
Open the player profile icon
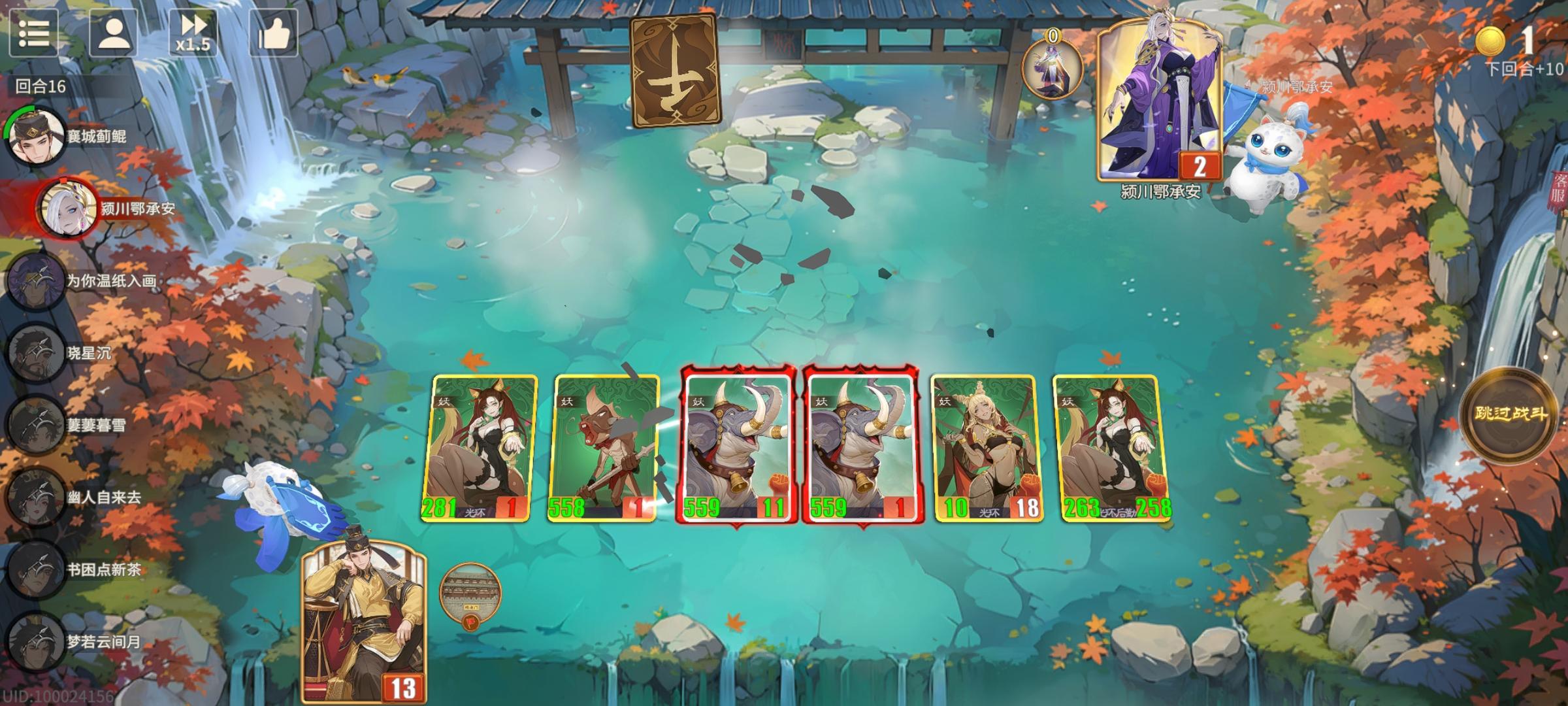(114, 34)
